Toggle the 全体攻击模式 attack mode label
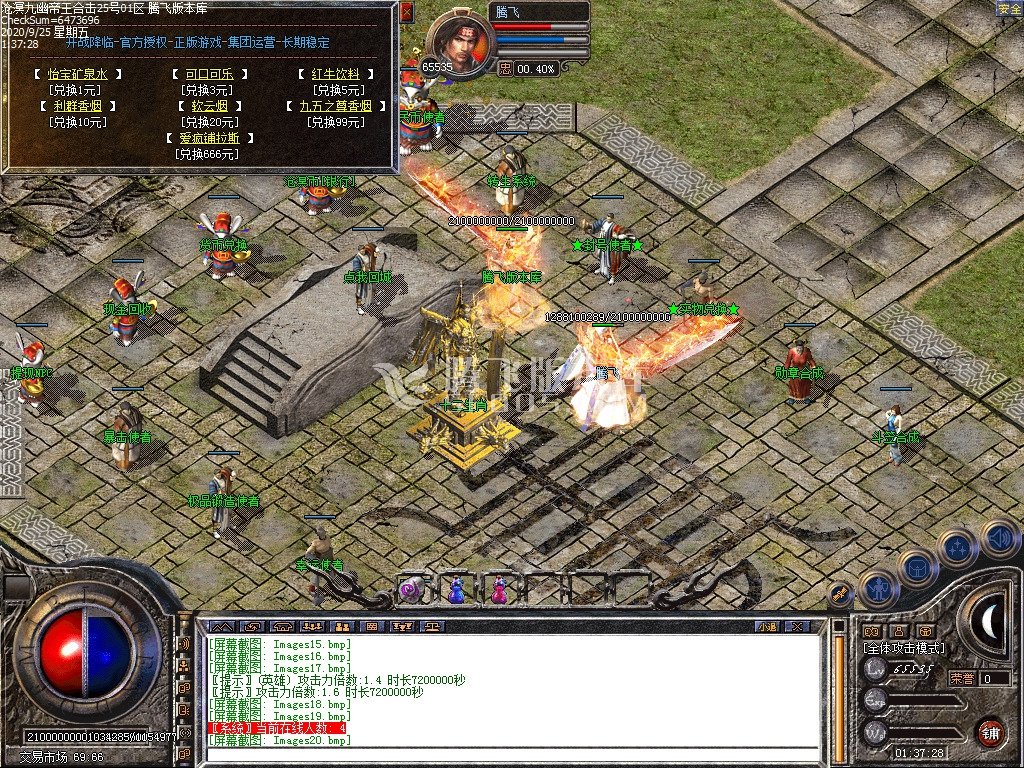The image size is (1024, 768). click(x=903, y=649)
